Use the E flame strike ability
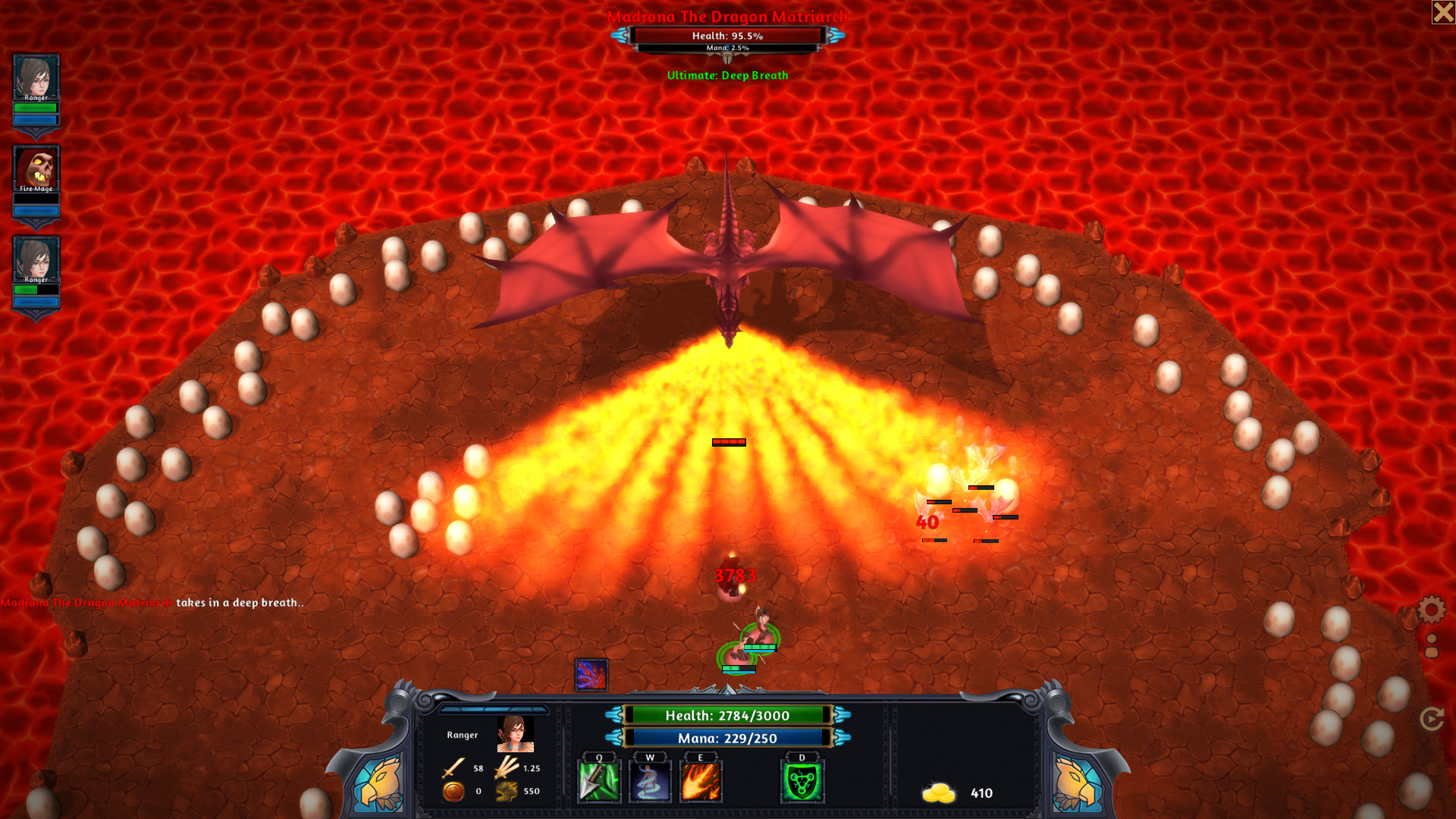1456x819 pixels. pos(701,781)
